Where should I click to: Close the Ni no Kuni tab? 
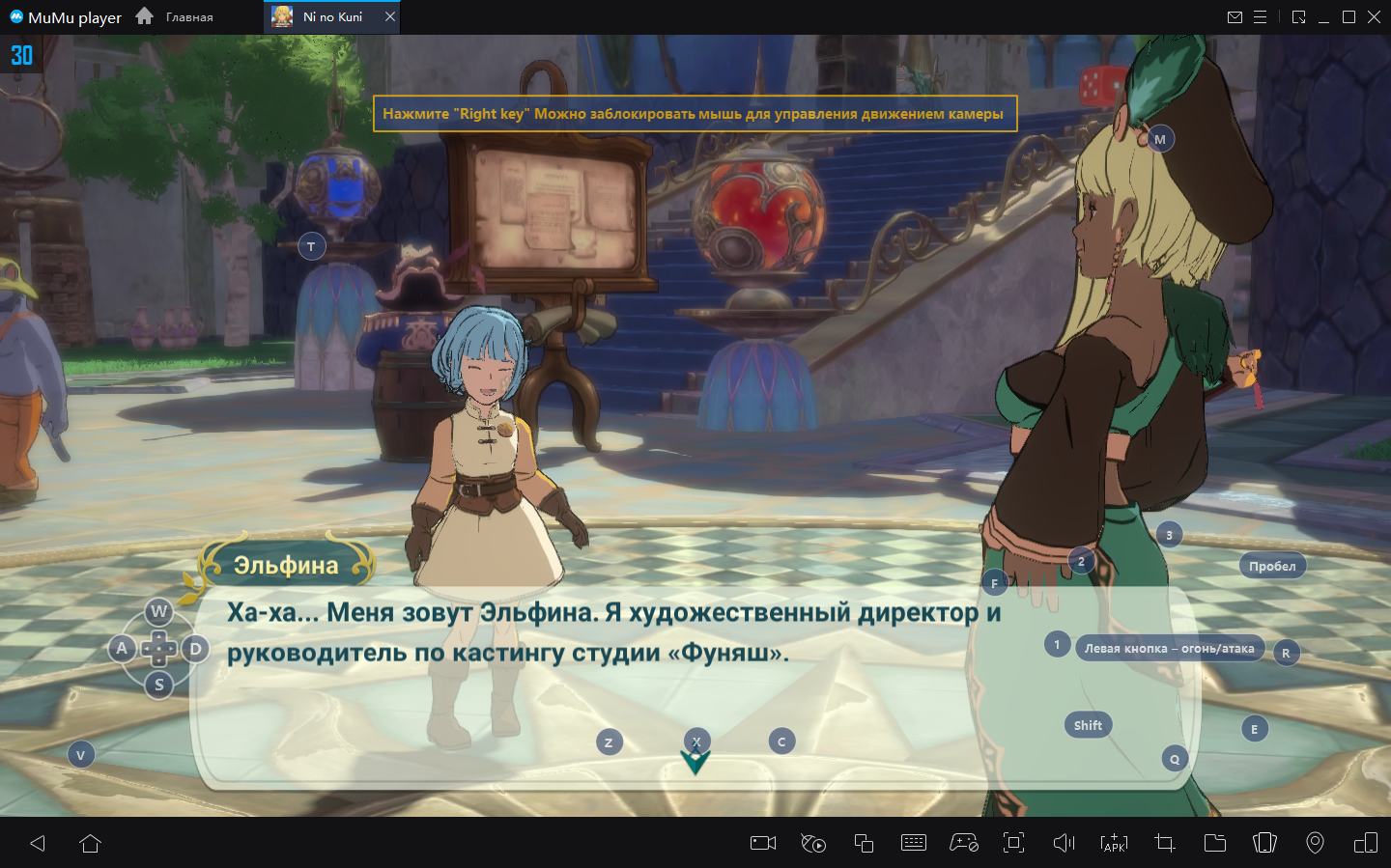[390, 16]
